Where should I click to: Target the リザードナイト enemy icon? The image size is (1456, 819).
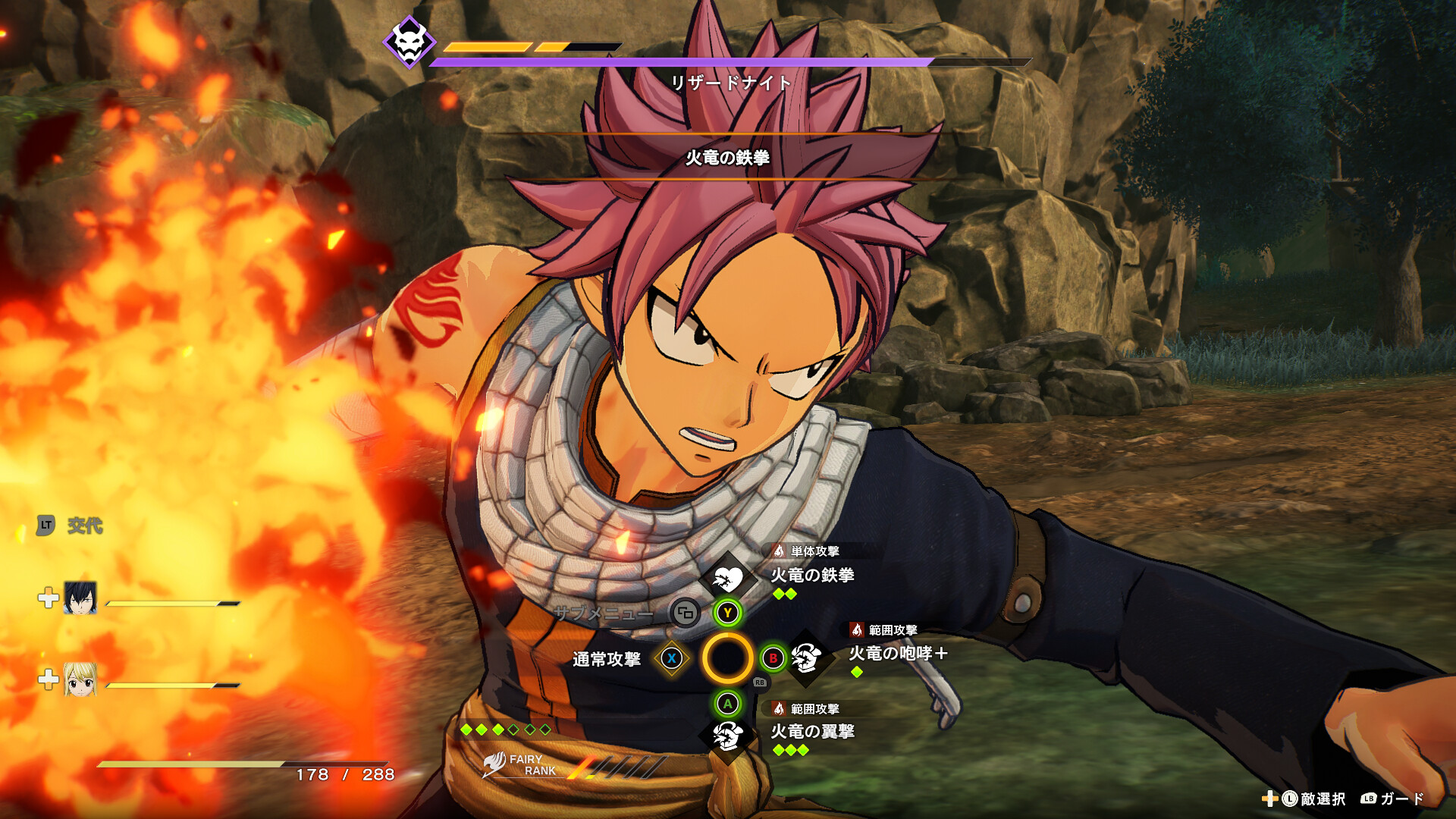[409, 42]
